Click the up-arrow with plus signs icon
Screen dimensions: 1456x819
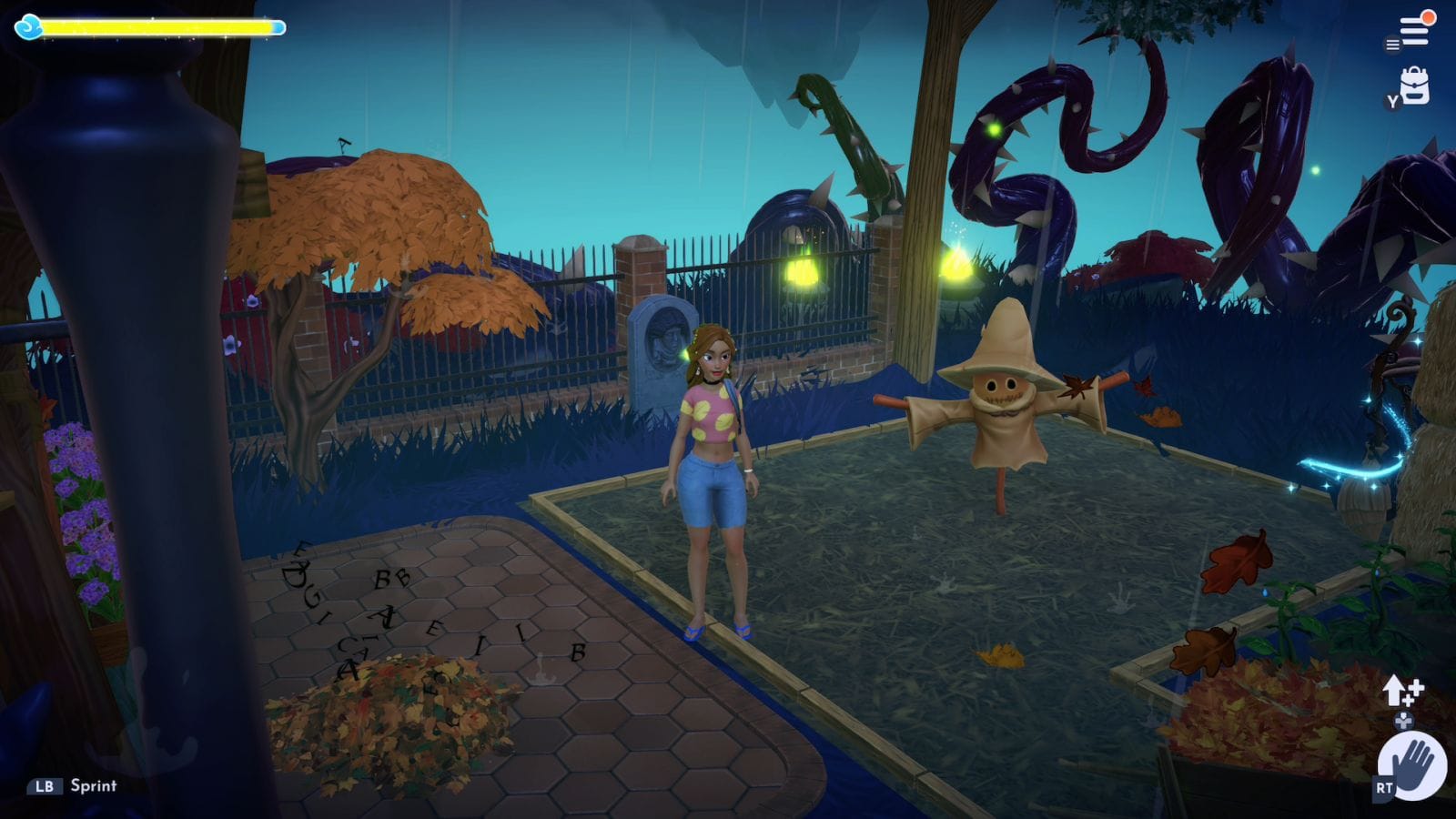pyautogui.click(x=1400, y=692)
